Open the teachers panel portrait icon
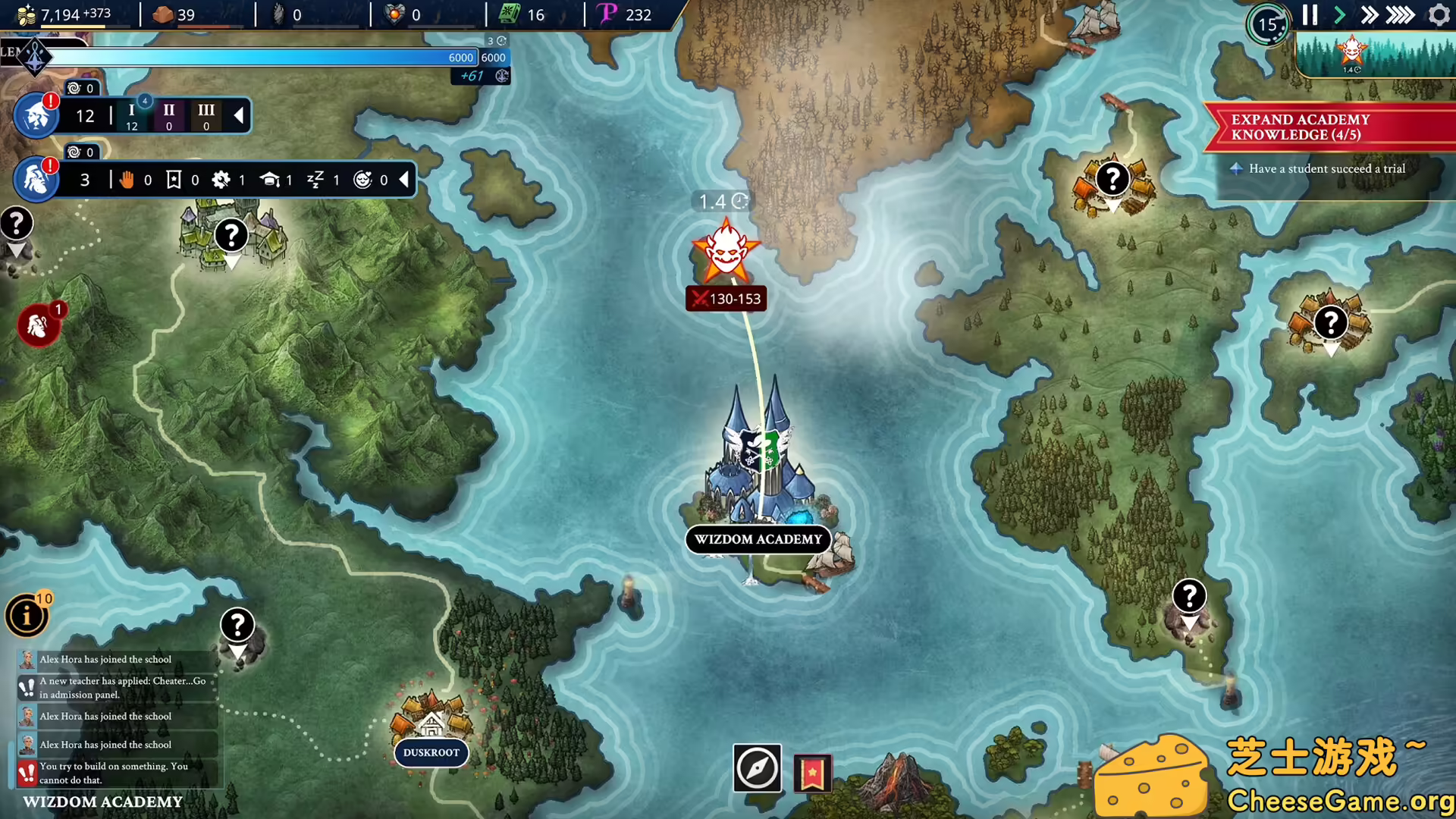This screenshot has height=819, width=1456. click(x=36, y=180)
